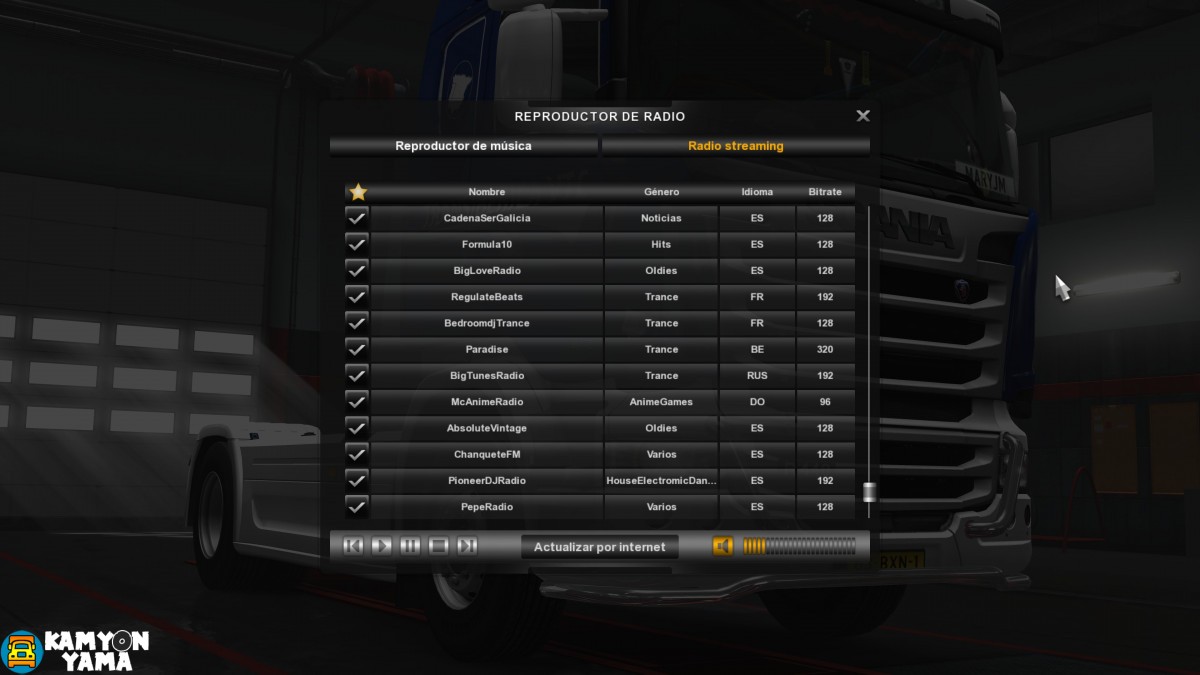1200x675 pixels.
Task: Click Actualizar por internet button
Action: pyautogui.click(x=600, y=547)
